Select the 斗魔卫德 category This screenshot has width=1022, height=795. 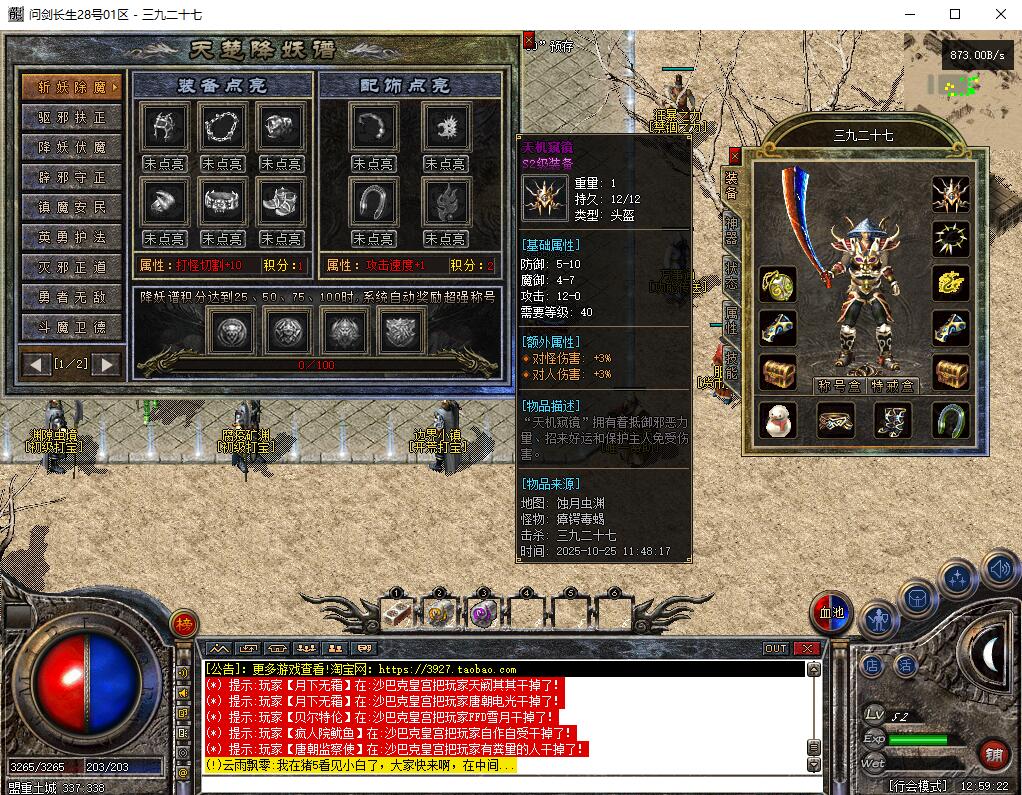[72, 327]
